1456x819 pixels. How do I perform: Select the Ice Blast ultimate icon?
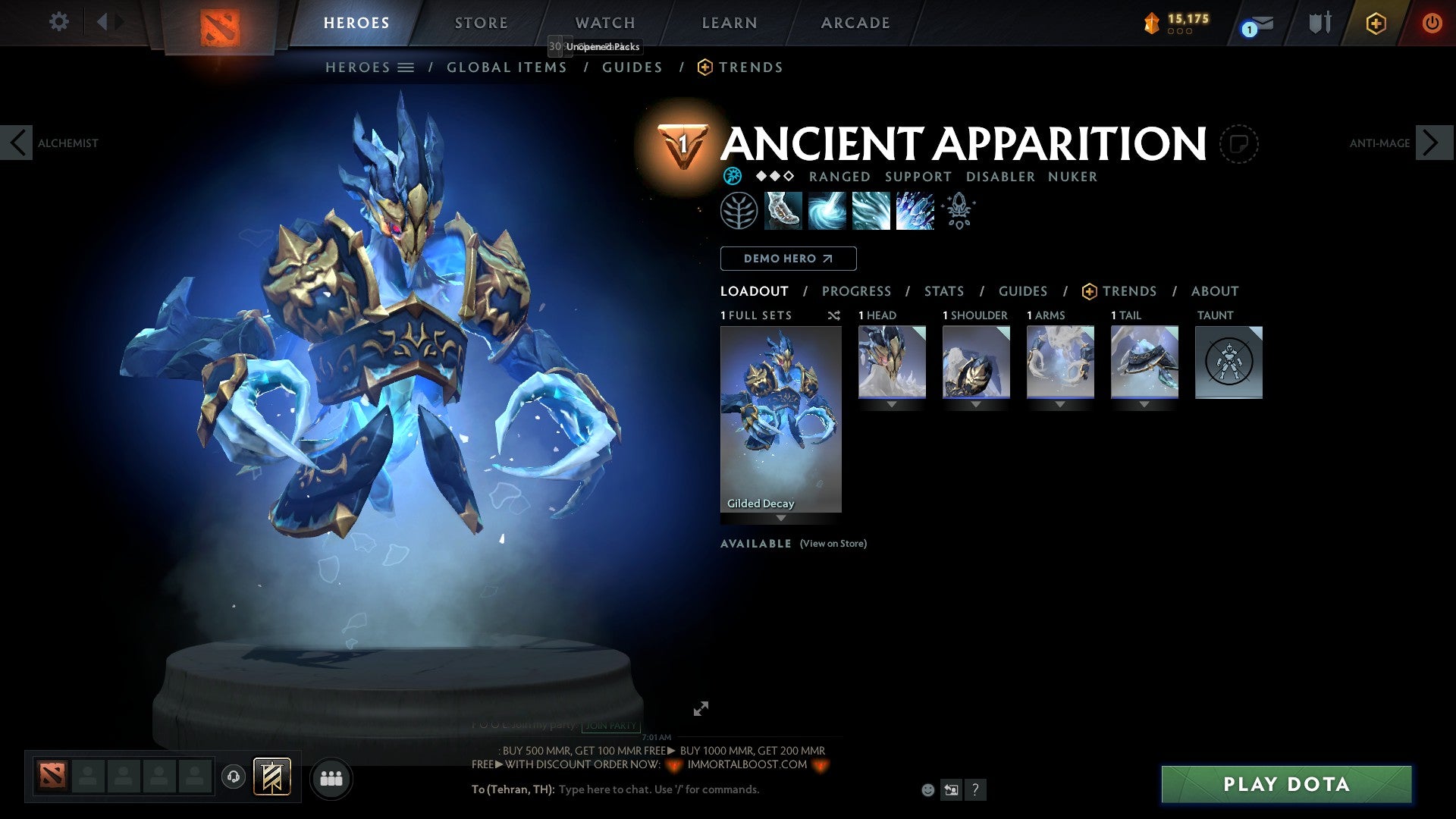tap(914, 211)
